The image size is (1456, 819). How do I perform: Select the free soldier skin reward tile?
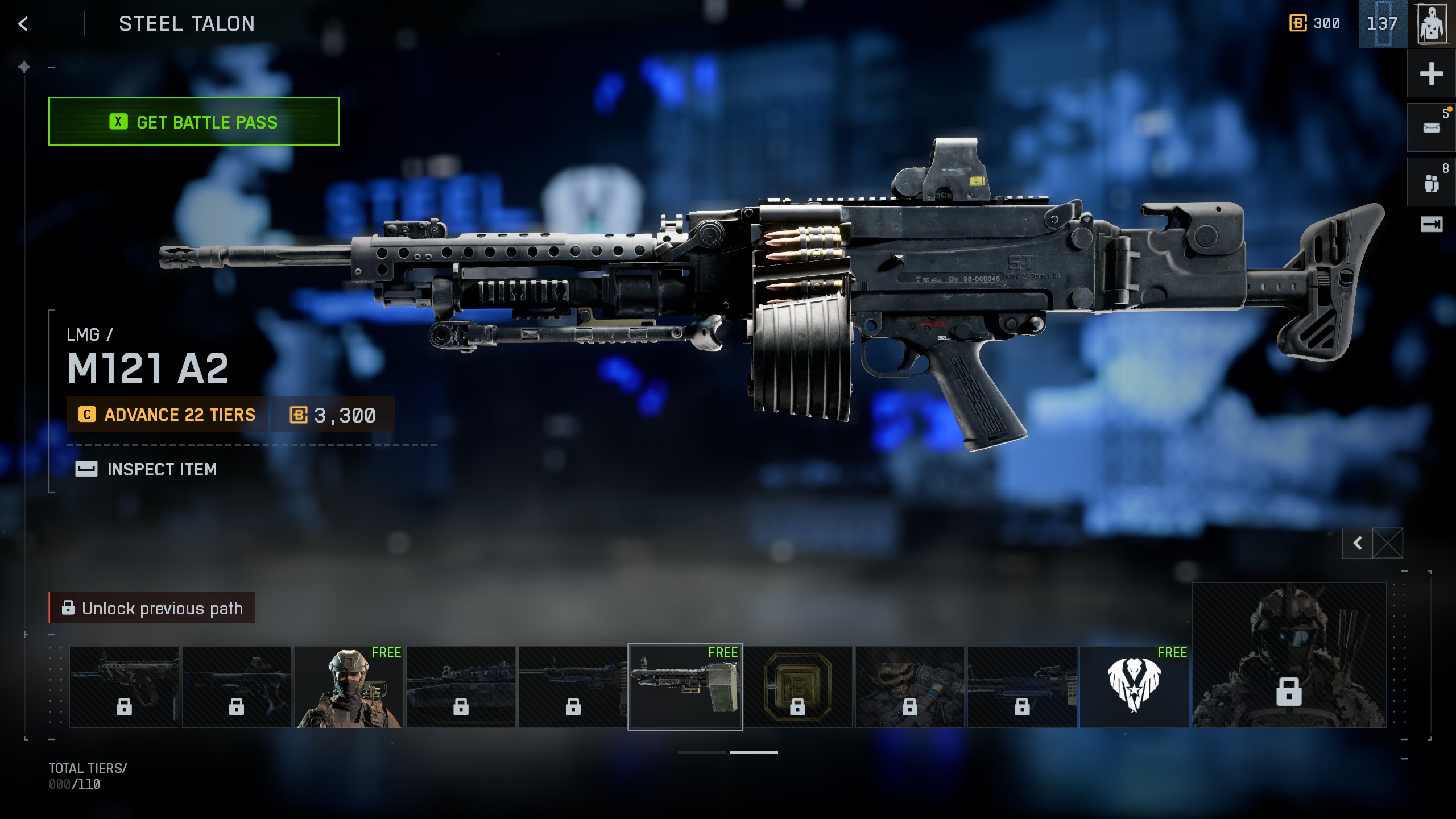point(349,686)
